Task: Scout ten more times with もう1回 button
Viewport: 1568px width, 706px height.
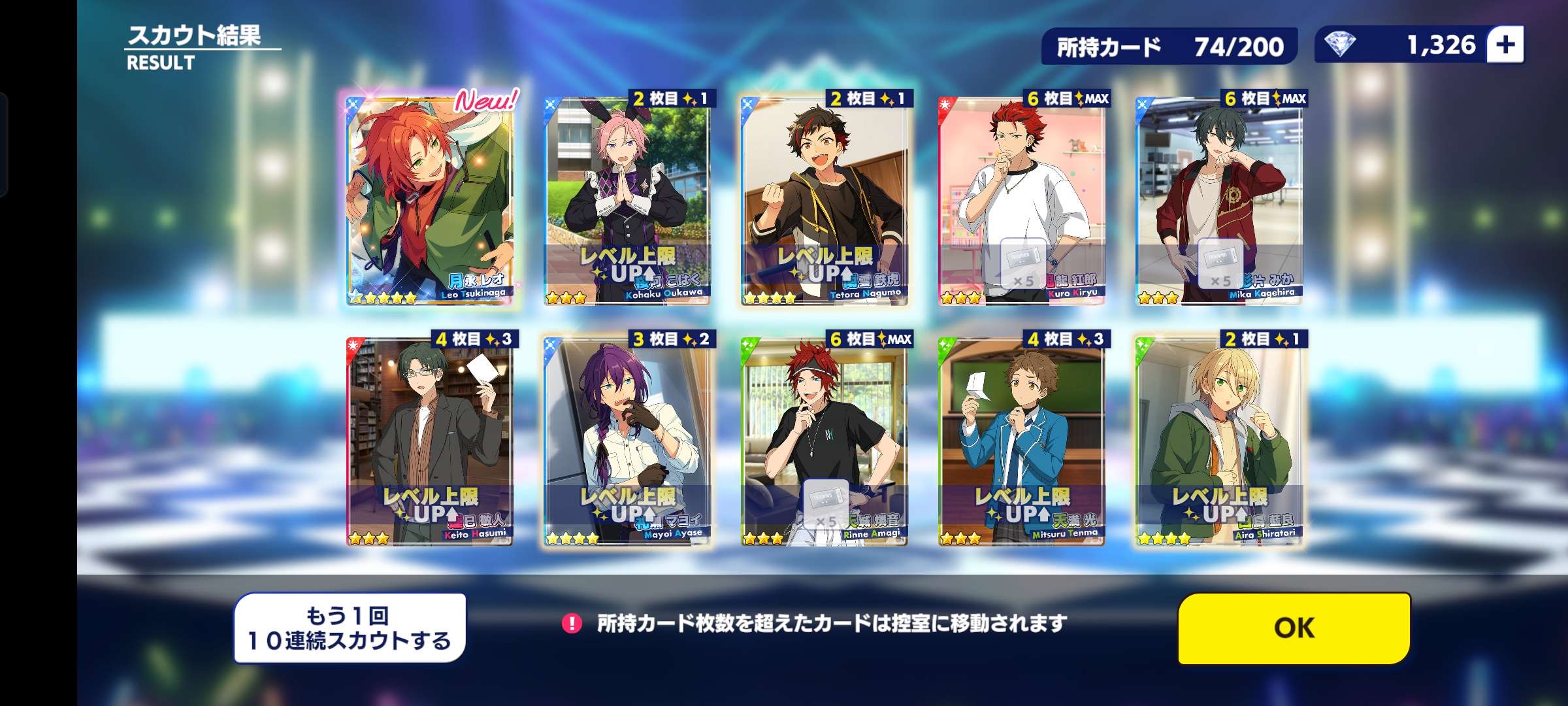Action: [x=350, y=628]
